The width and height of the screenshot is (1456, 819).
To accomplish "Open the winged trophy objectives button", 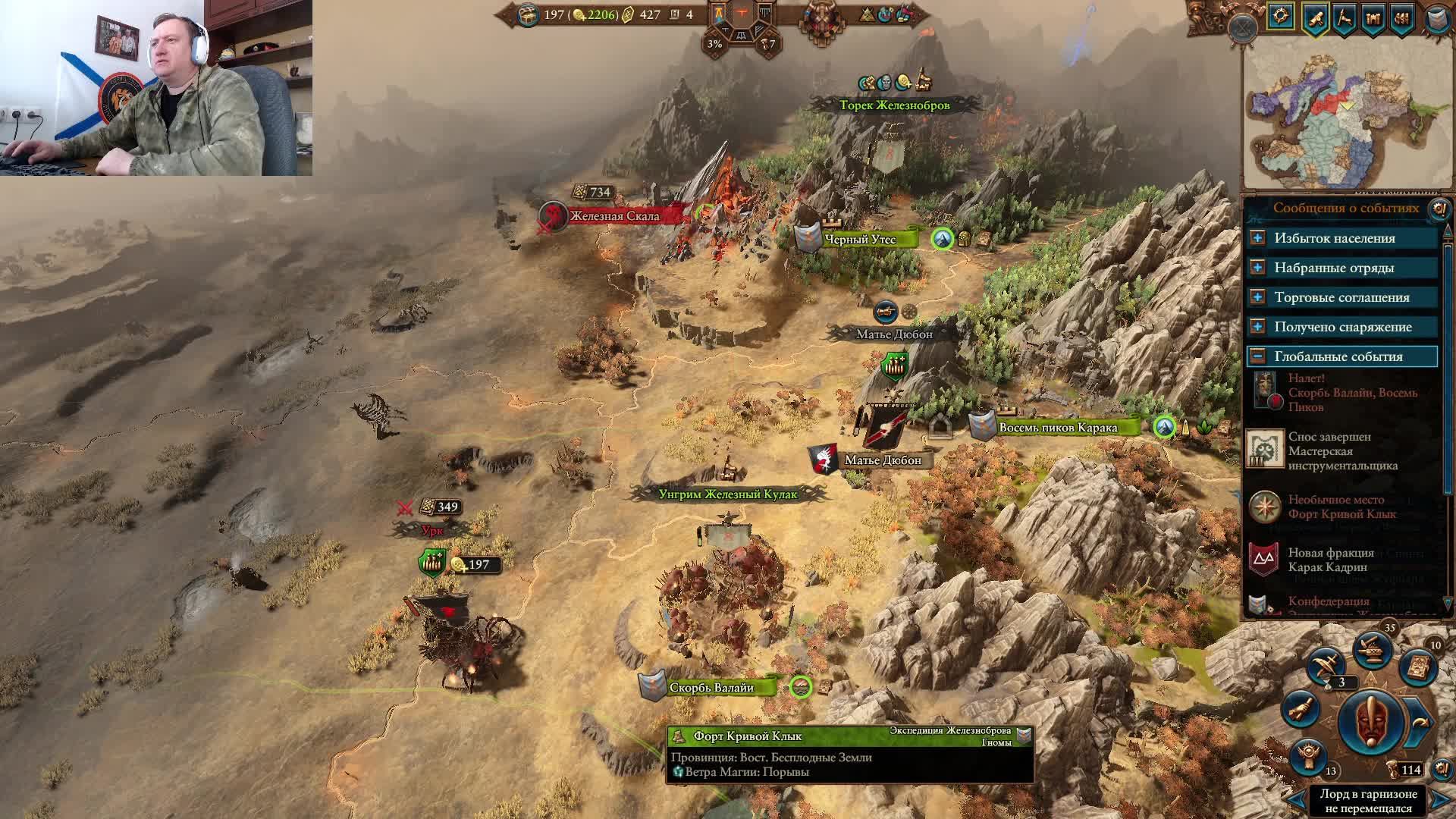I will coord(1310,755).
